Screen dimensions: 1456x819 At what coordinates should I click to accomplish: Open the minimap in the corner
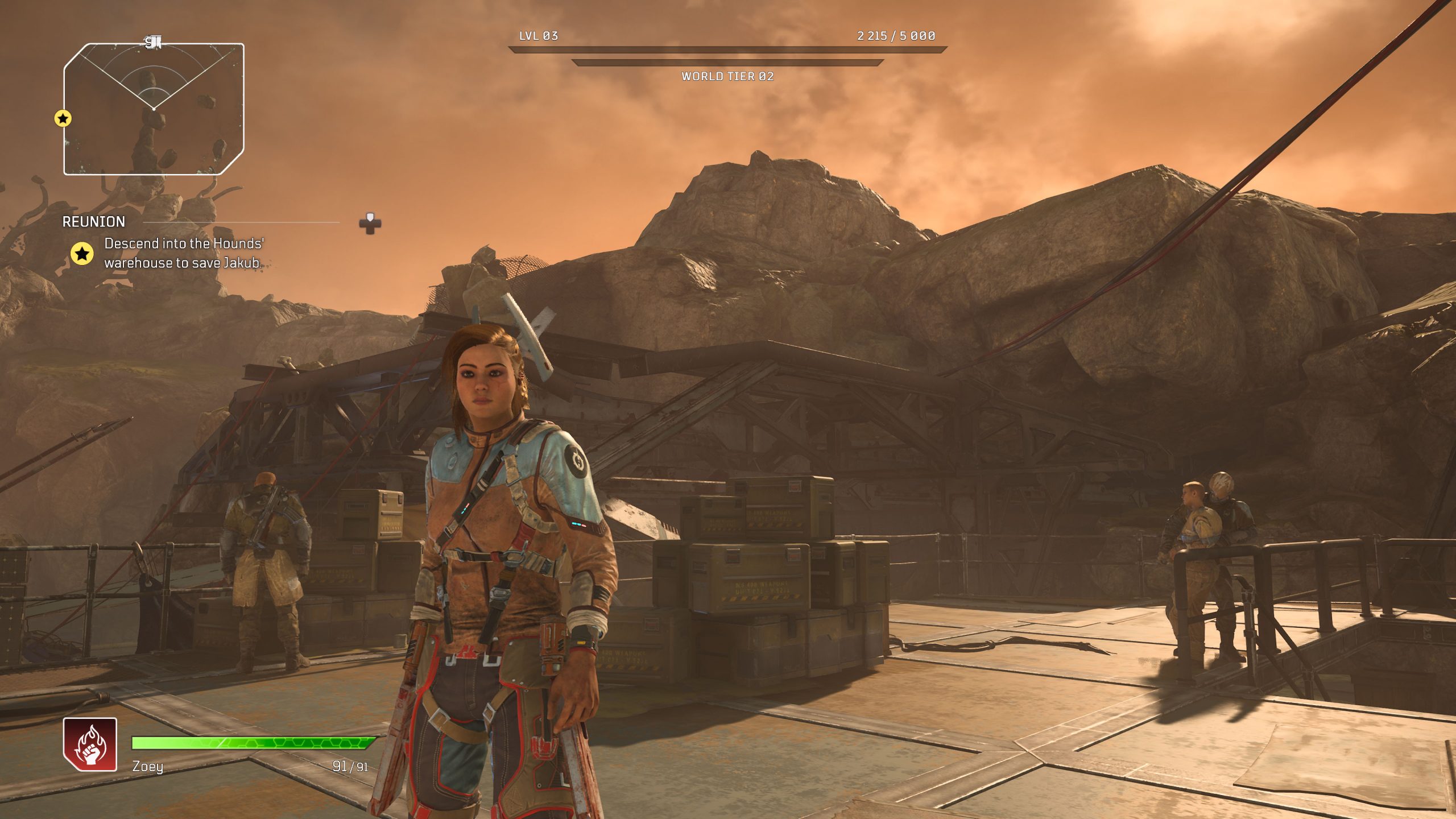(x=154, y=109)
